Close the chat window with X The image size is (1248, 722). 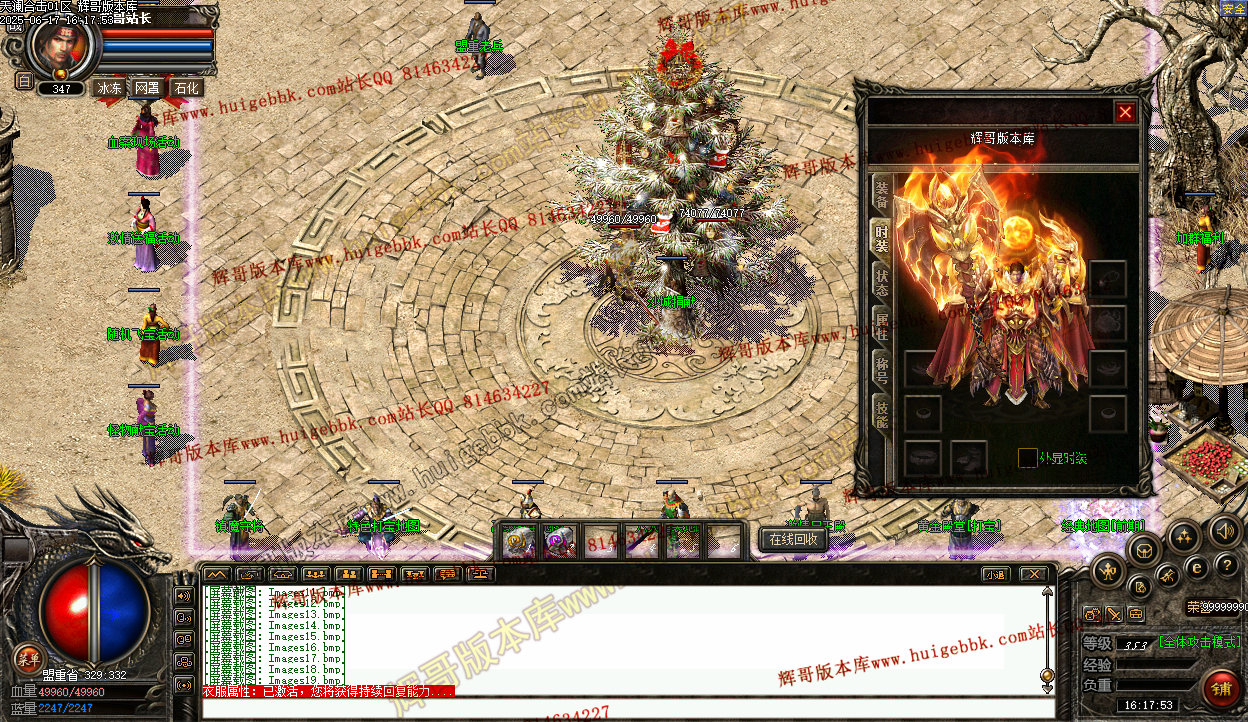tap(1033, 574)
